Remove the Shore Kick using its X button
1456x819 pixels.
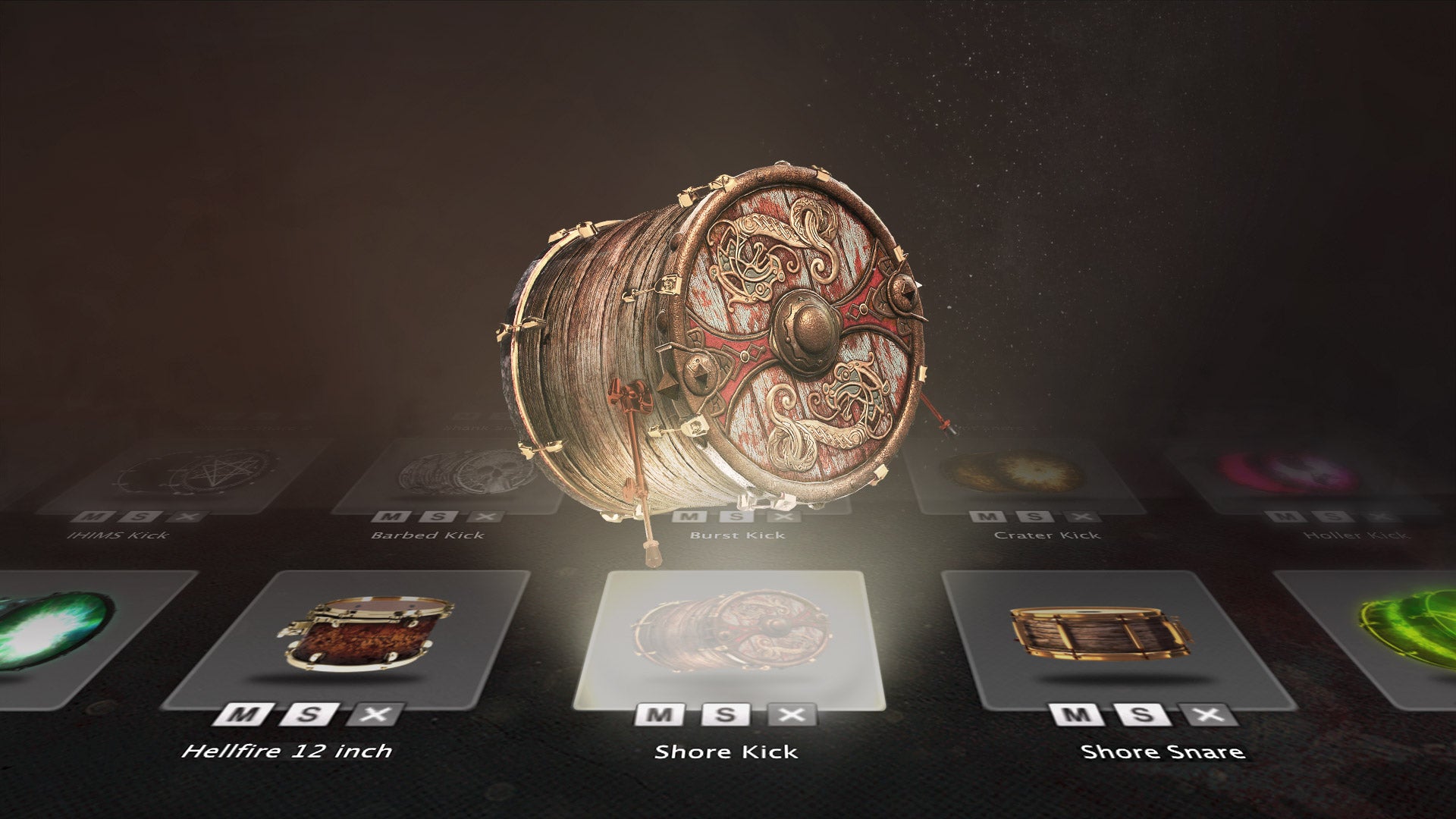click(791, 714)
